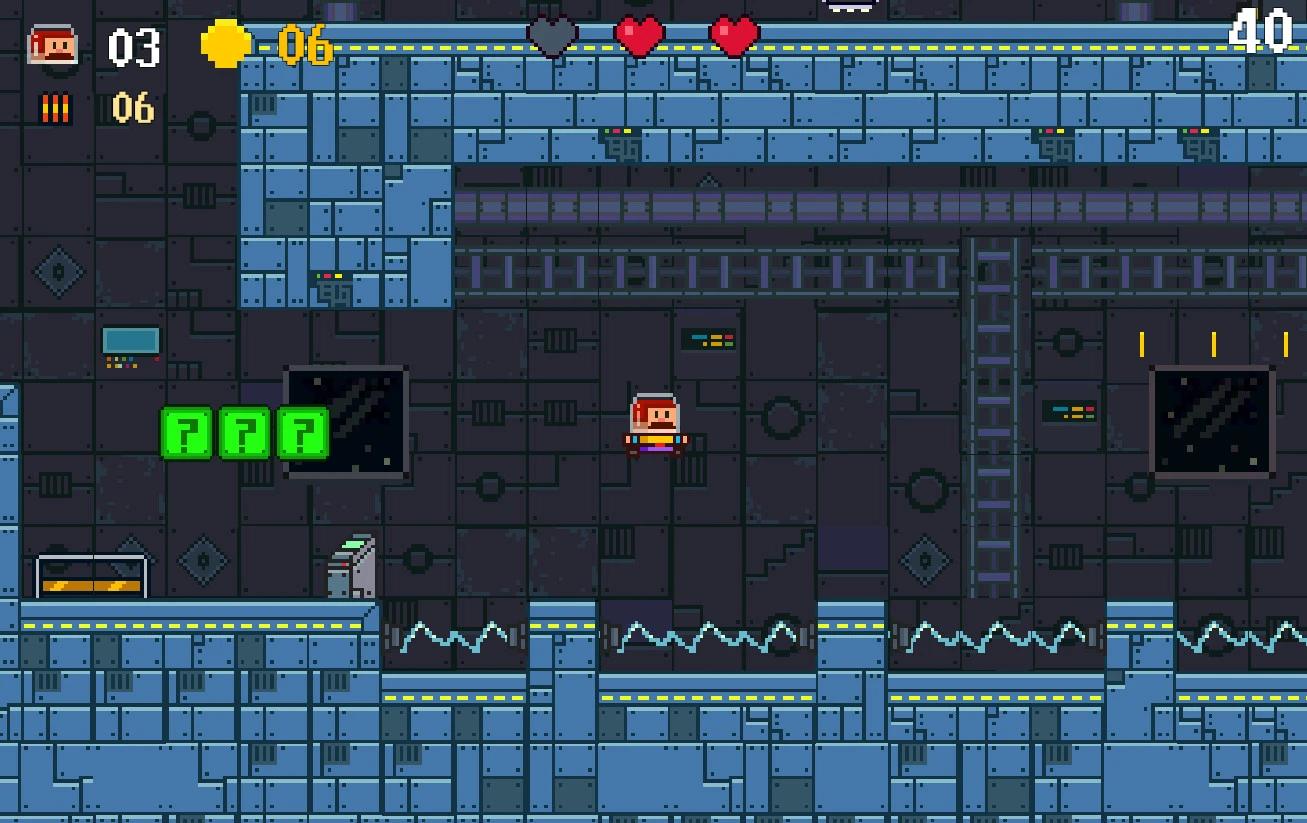
Task: Click the tall ladder on the right side
Action: [x=992, y=420]
